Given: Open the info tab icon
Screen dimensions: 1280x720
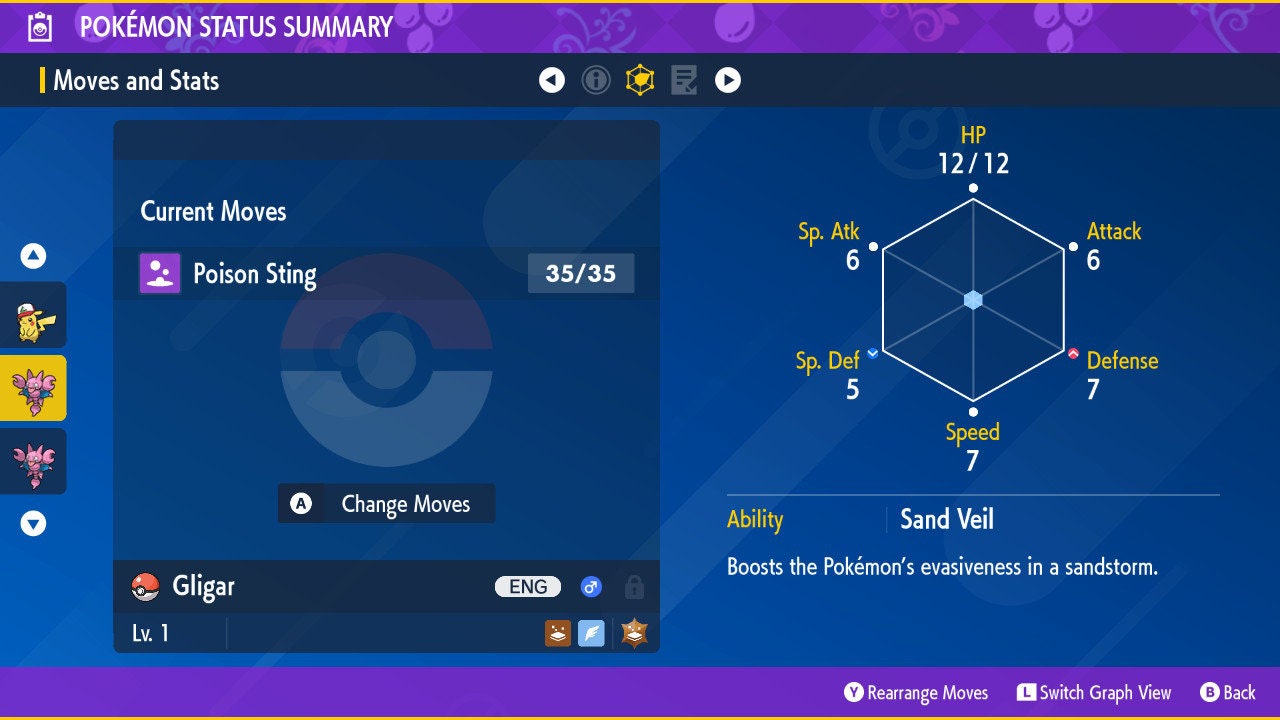Looking at the screenshot, I should [596, 80].
